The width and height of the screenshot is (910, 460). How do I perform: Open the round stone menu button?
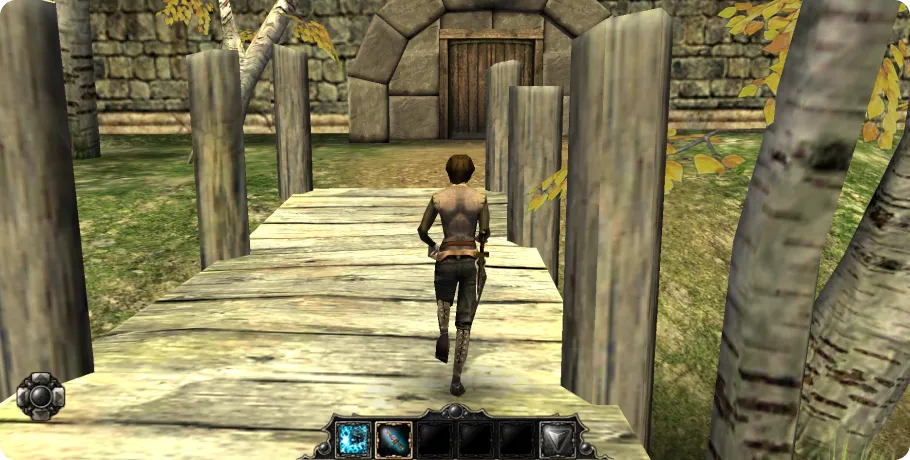tap(41, 396)
